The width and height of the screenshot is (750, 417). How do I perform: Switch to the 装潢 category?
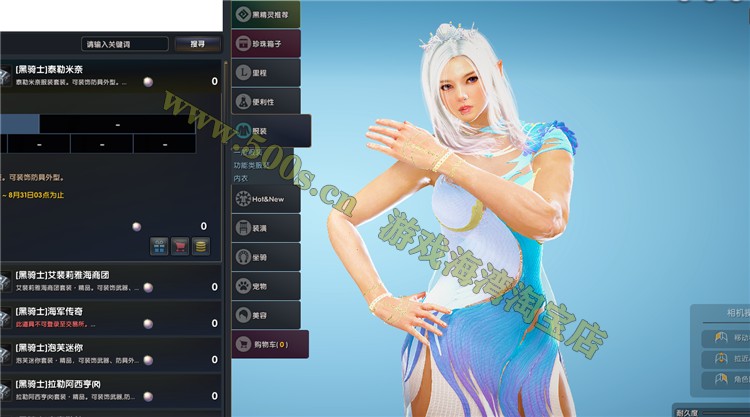pos(267,228)
